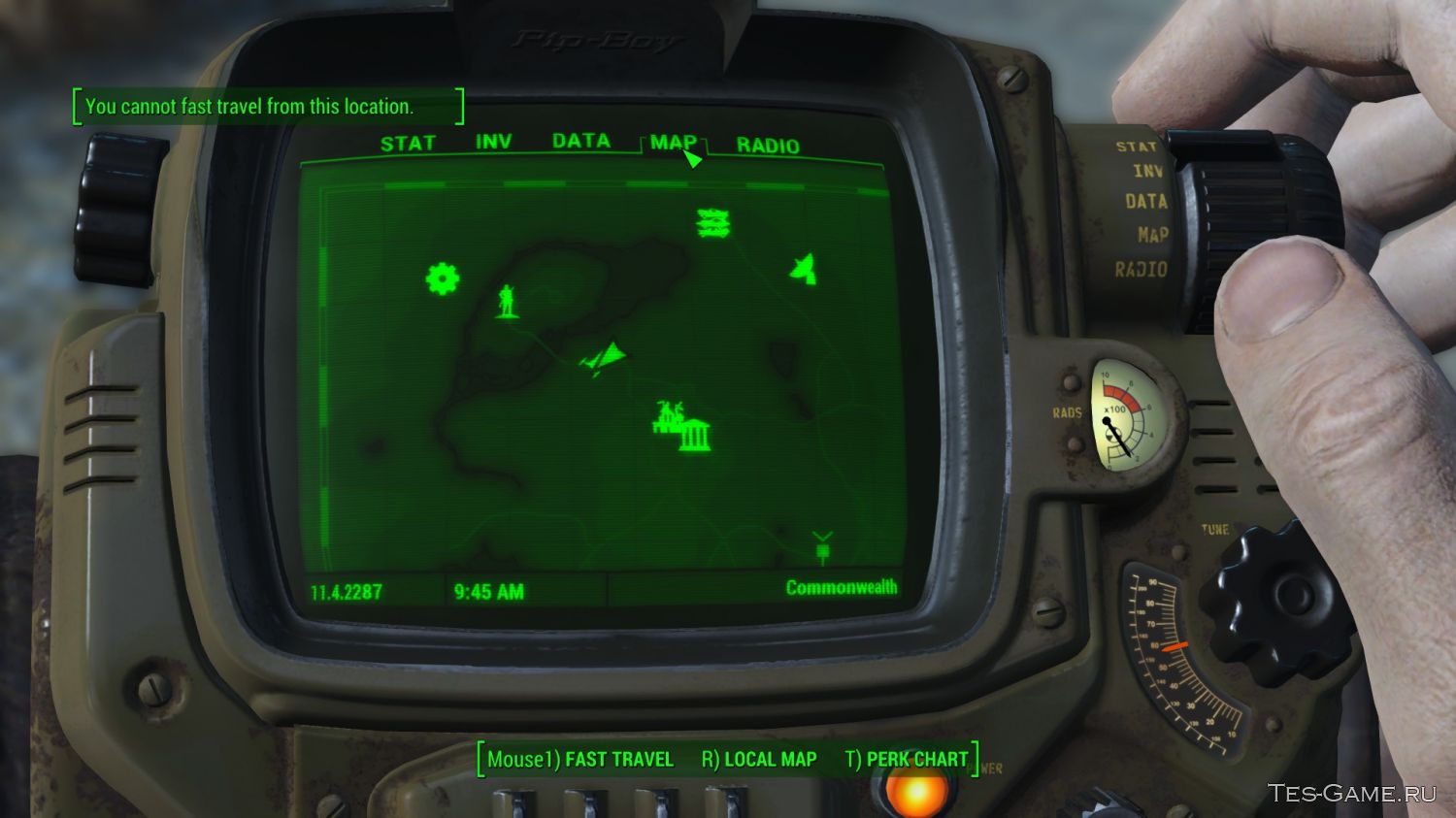1456x818 pixels.
Task: Select the satellite dish relay tower marker
Action: point(804,269)
